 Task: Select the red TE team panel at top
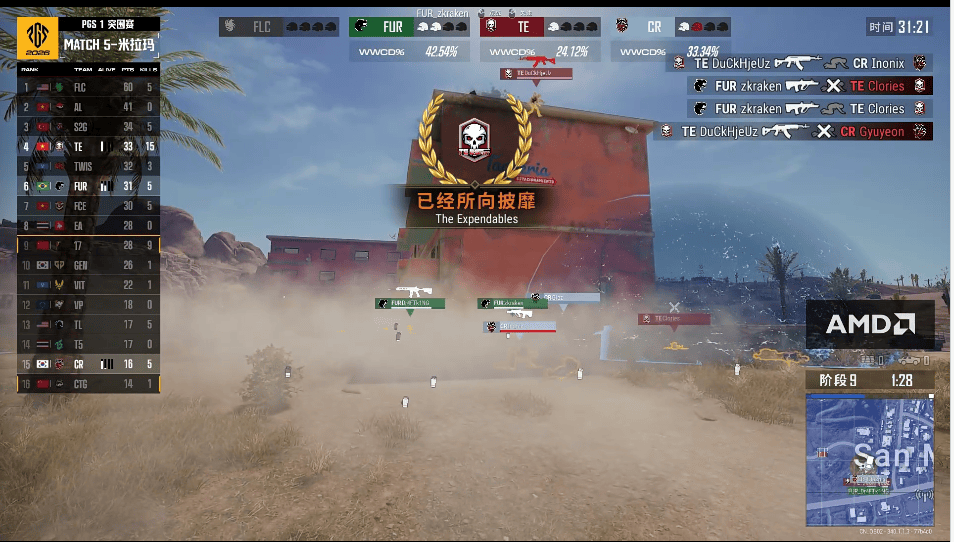538,27
